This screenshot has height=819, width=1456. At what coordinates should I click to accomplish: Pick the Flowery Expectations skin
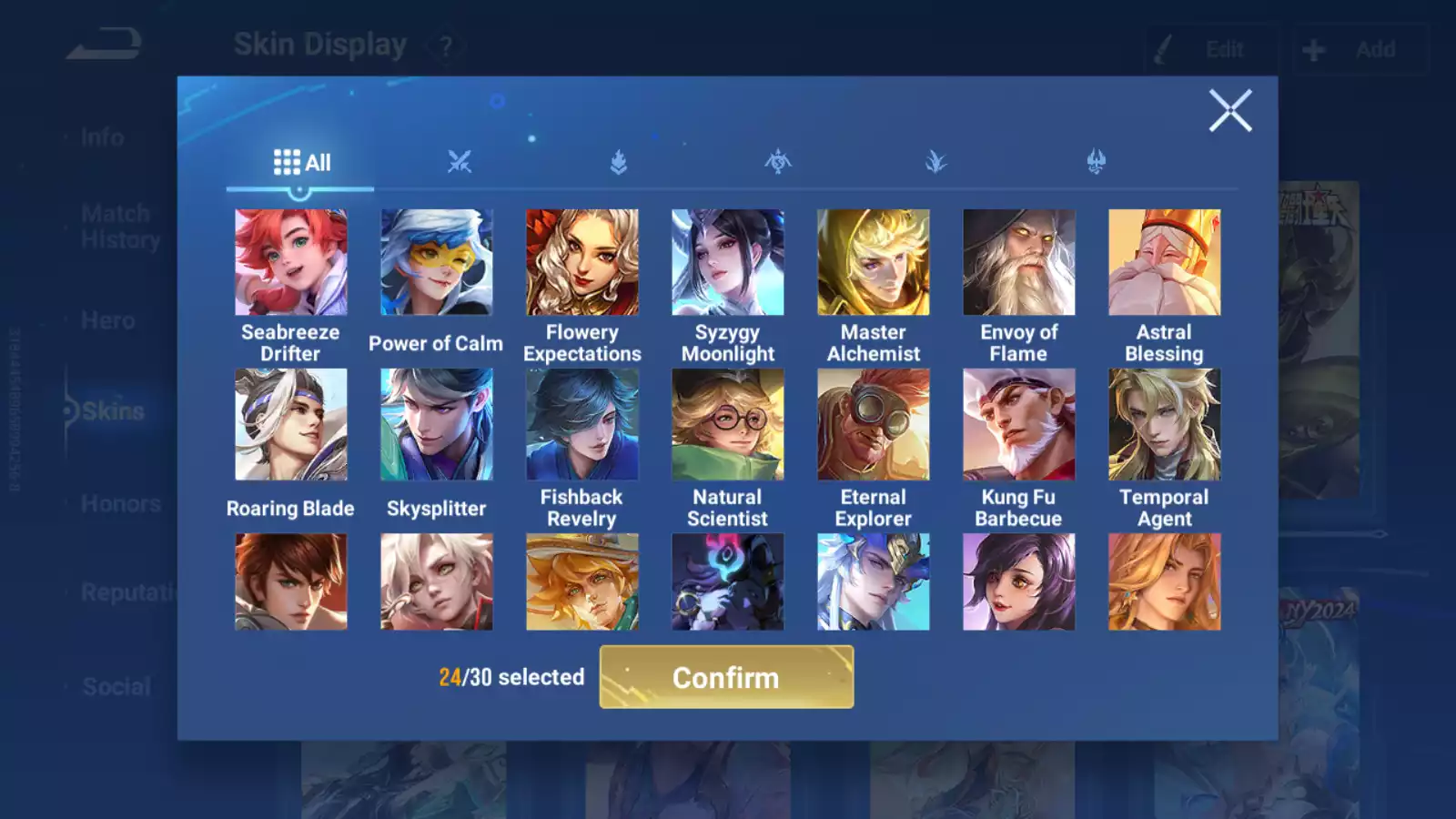click(582, 263)
